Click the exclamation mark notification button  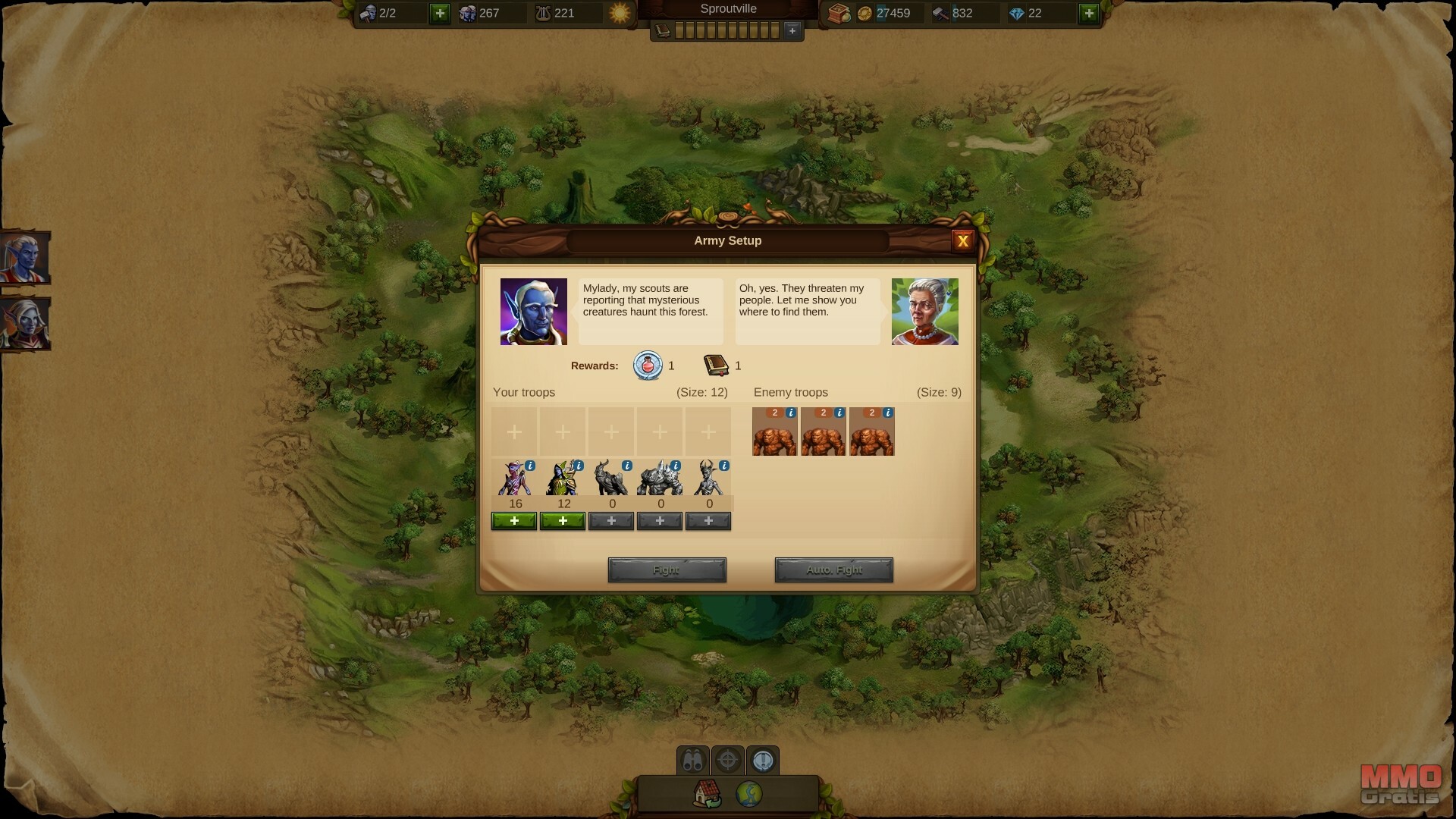tap(763, 760)
